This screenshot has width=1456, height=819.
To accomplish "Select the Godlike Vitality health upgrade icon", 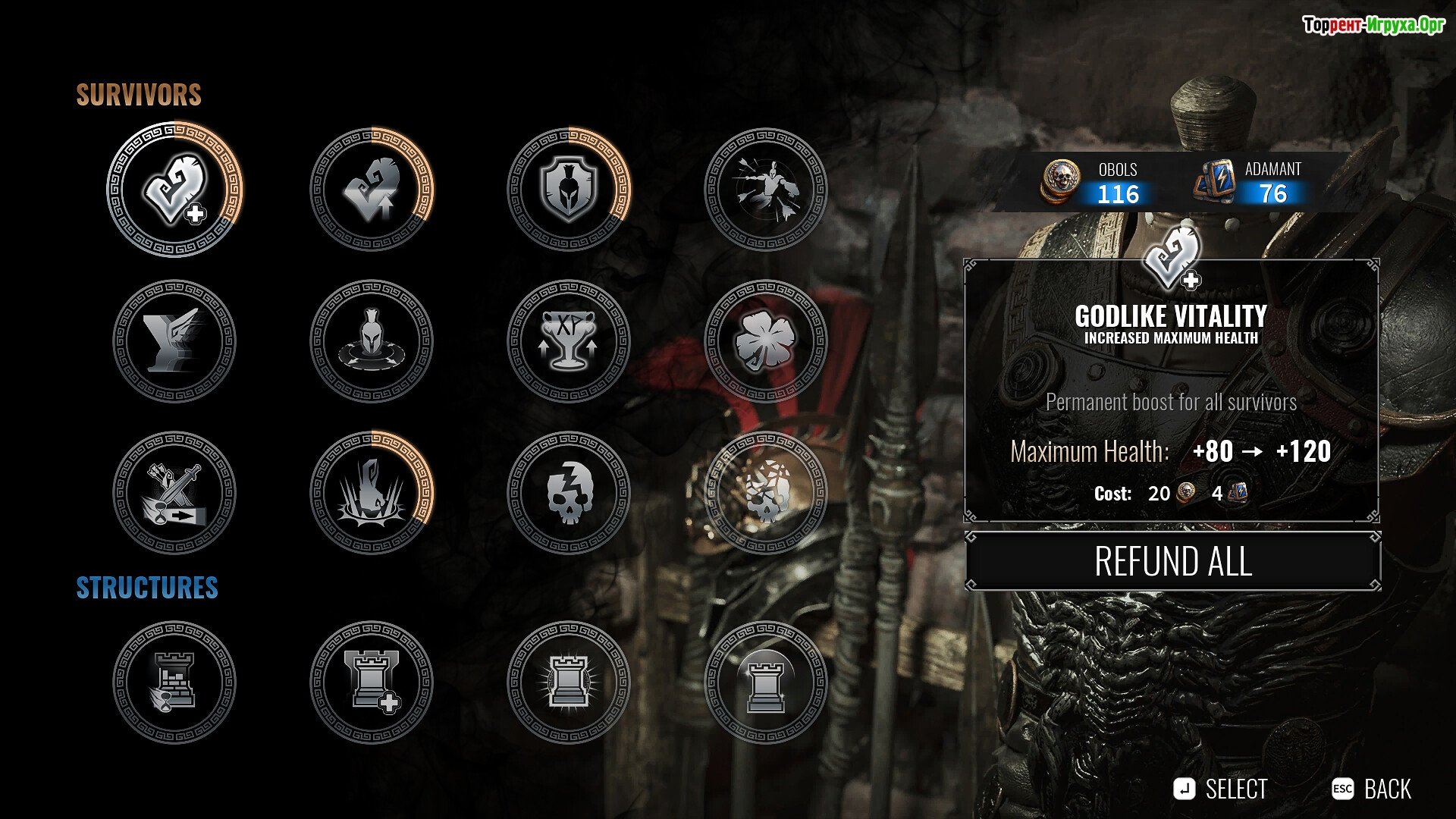I will [x=175, y=190].
